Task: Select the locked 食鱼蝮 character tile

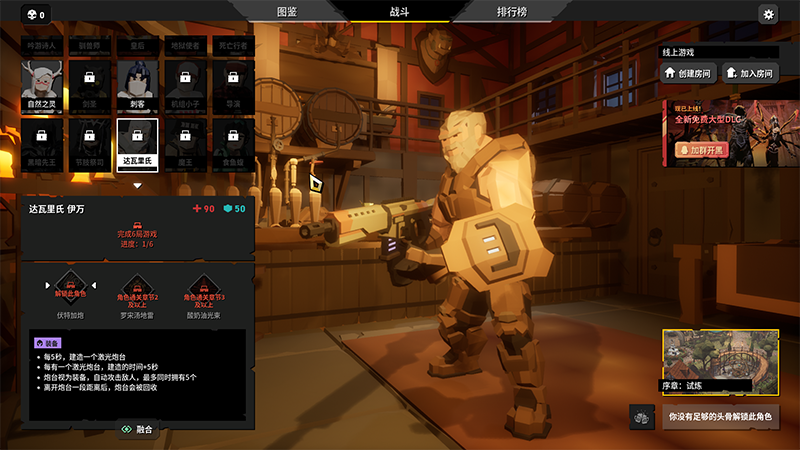Action: (233, 140)
